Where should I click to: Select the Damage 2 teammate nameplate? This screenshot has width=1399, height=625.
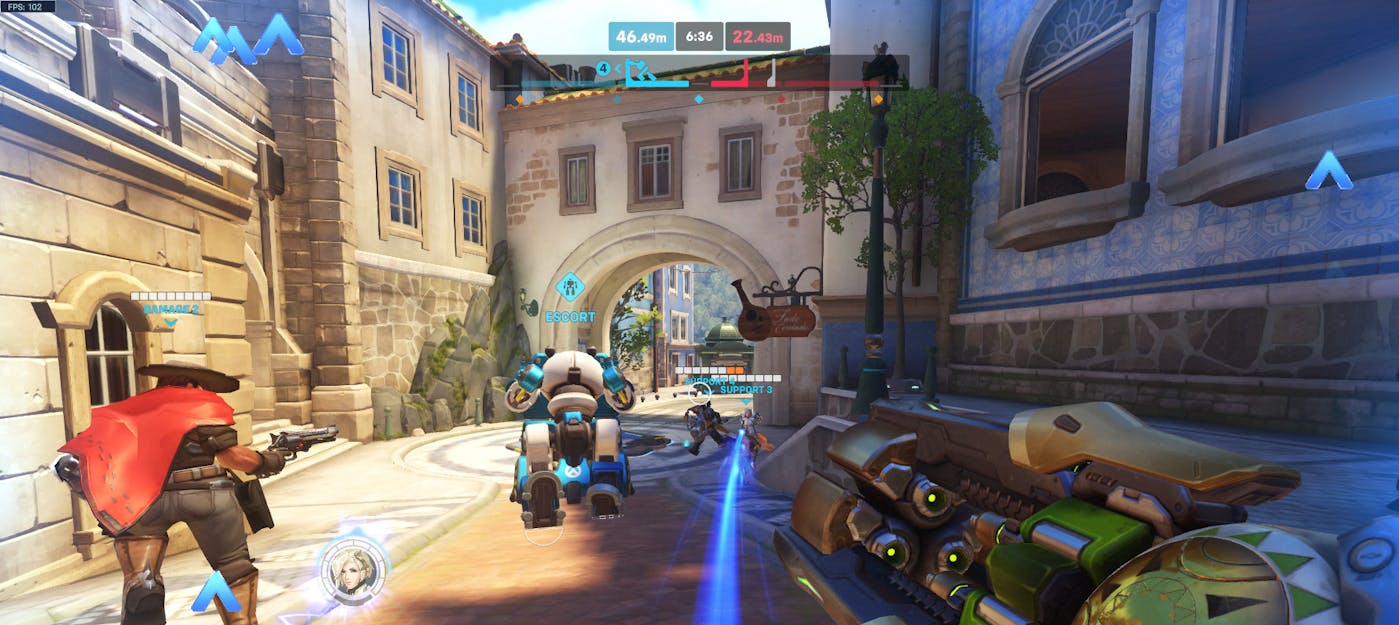click(170, 309)
